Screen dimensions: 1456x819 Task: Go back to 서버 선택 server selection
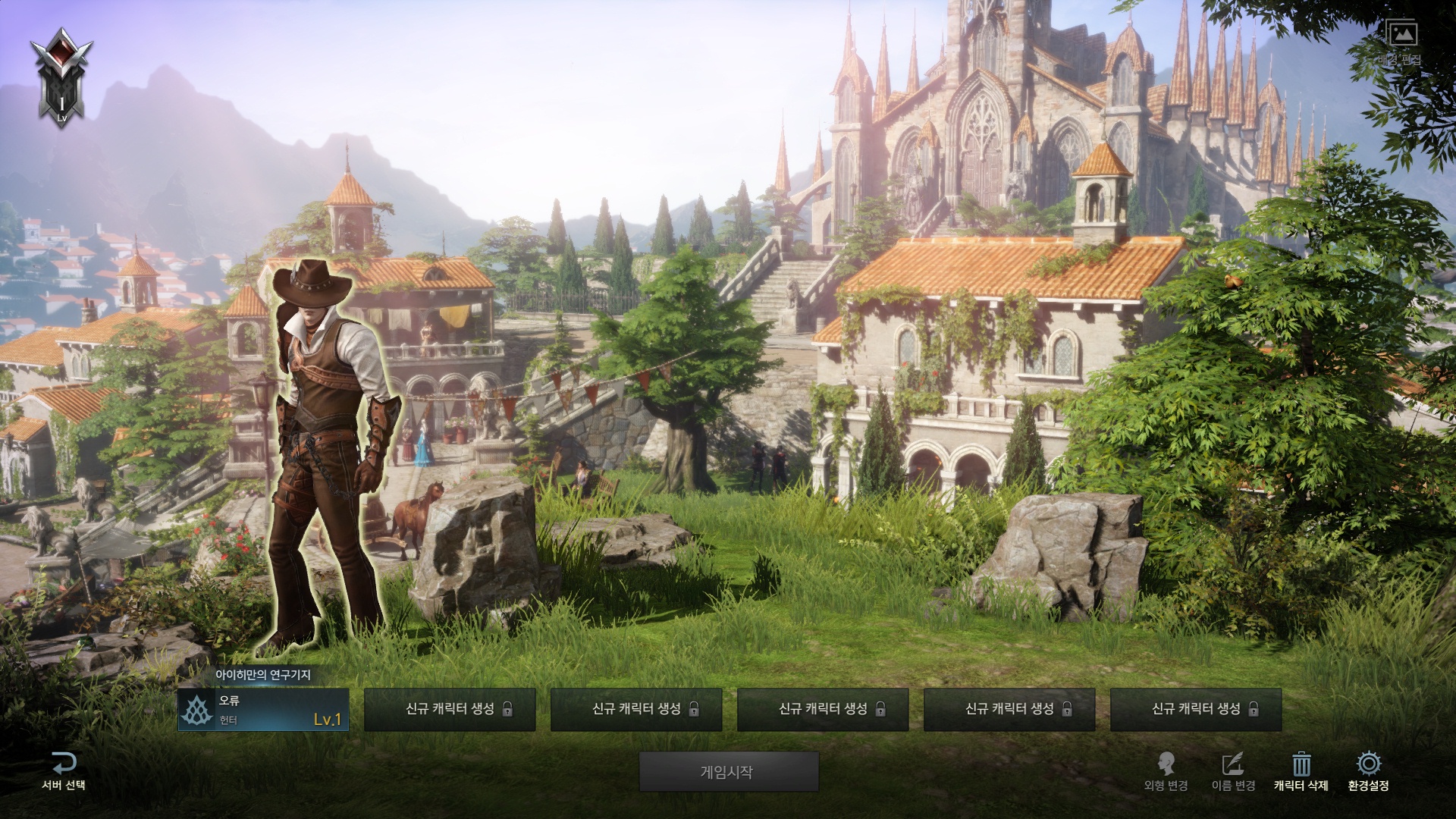[x=64, y=771]
